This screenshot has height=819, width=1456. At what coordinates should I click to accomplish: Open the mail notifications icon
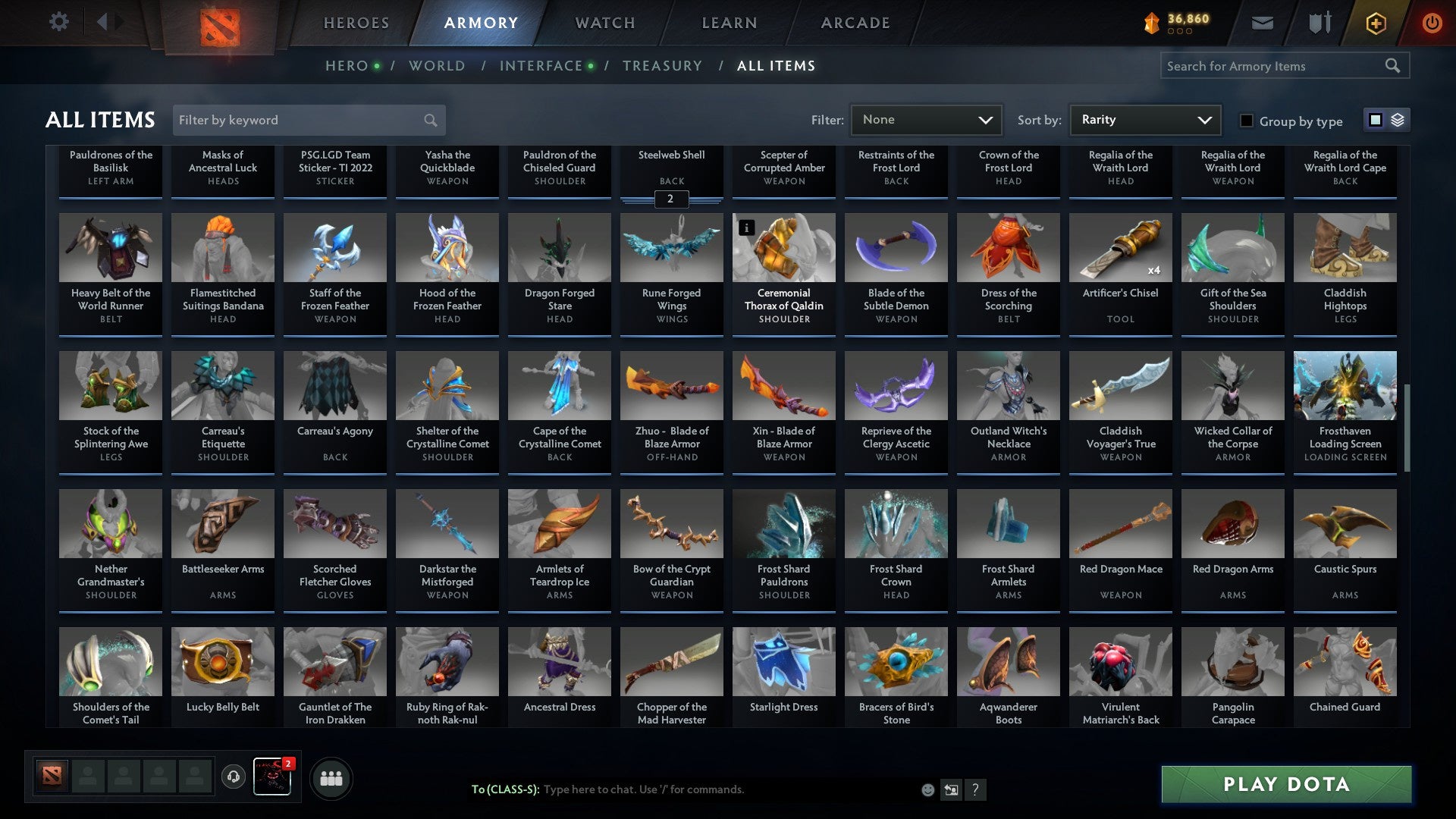(x=1262, y=23)
